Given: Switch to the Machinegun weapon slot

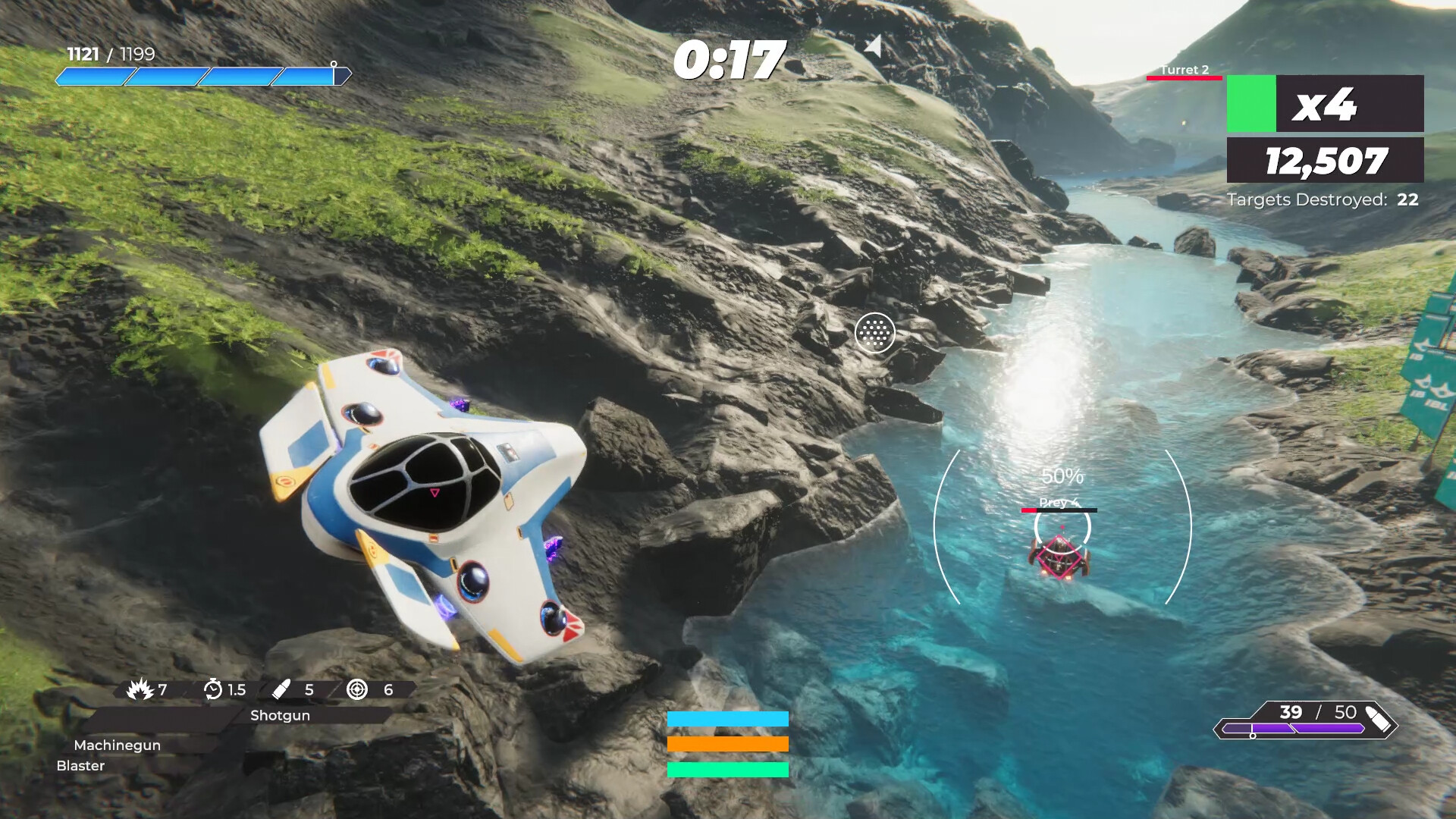Looking at the screenshot, I should (x=118, y=745).
